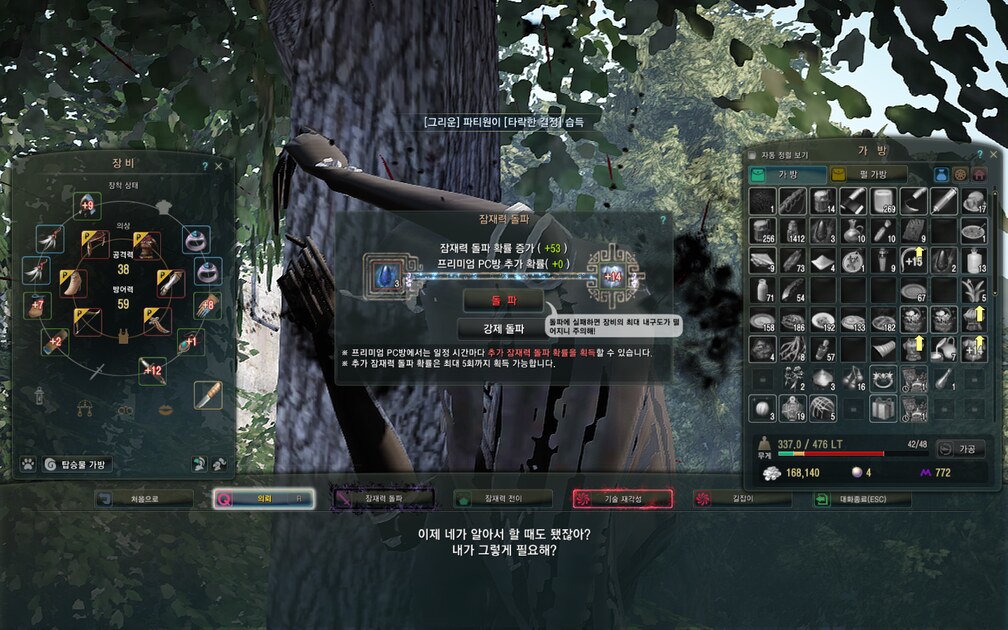Open the 탑승물 가방 mount inventory
The image size is (1008, 630).
(x=77, y=464)
